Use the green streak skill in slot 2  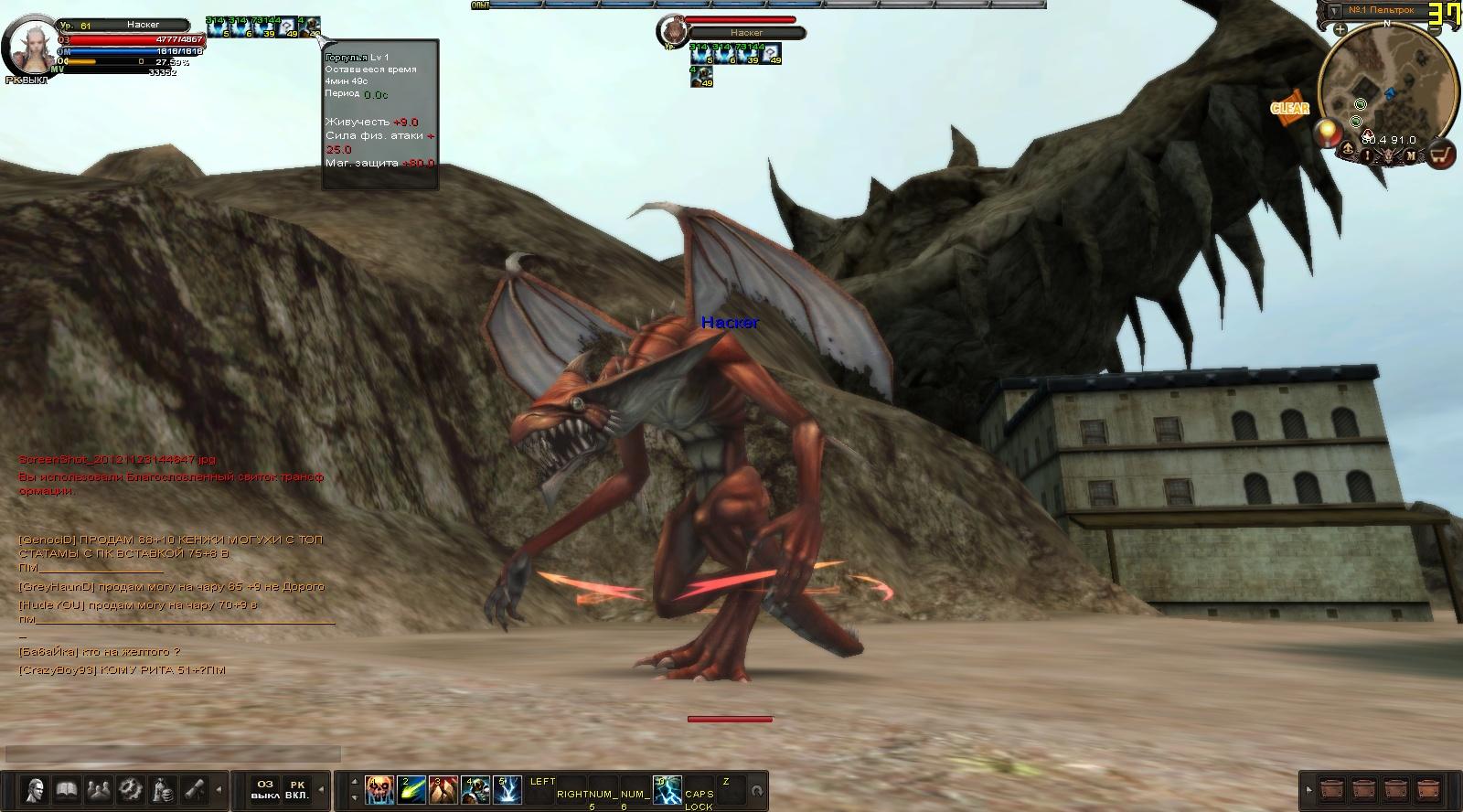pos(411,789)
